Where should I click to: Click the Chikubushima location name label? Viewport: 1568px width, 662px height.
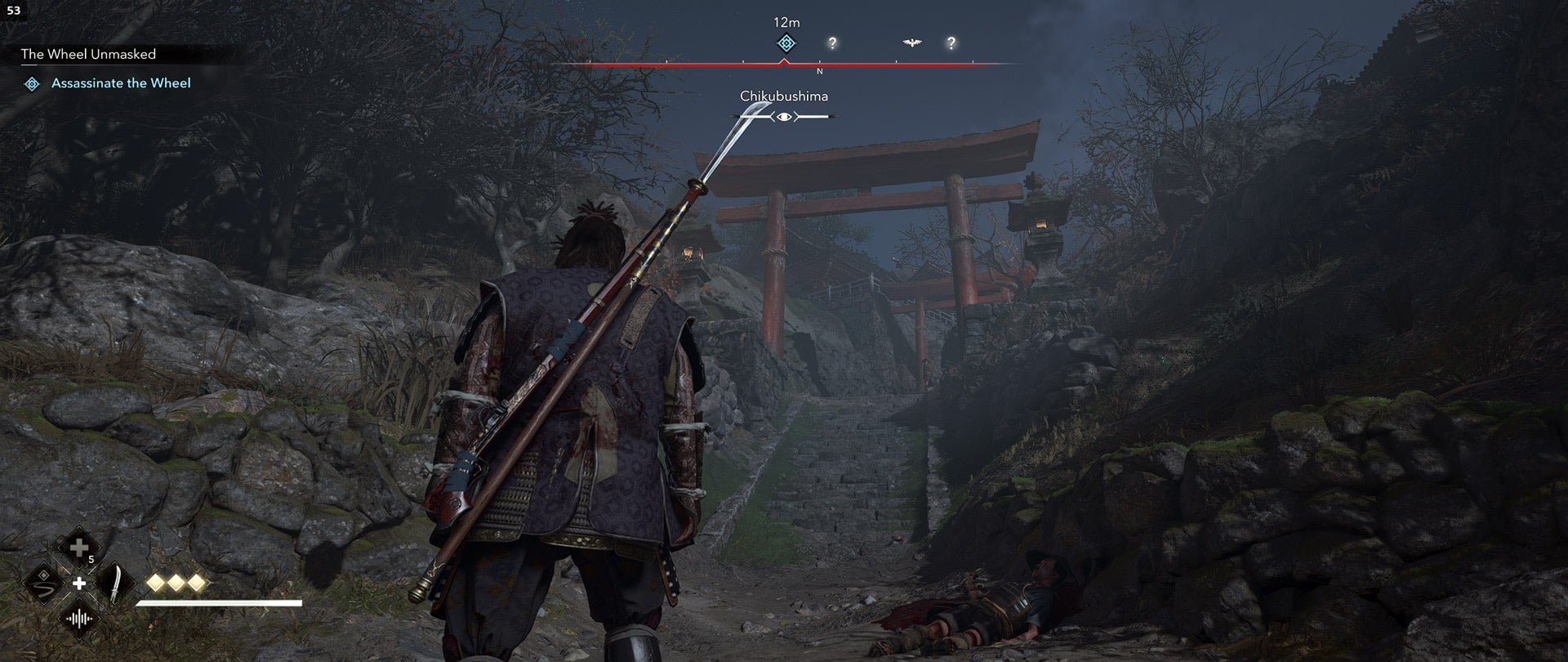[x=783, y=96]
